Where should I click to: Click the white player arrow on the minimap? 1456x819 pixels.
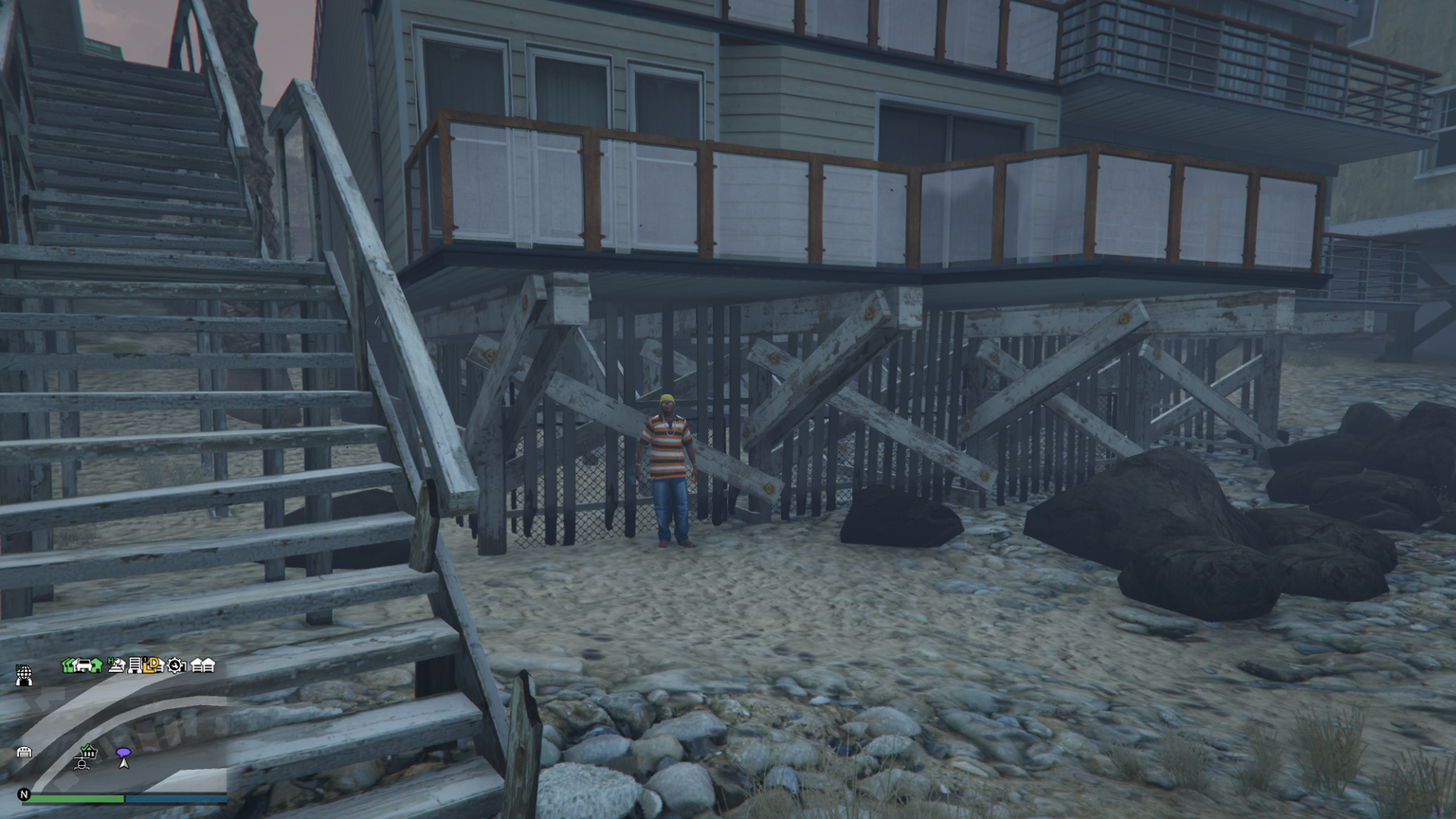122,763
